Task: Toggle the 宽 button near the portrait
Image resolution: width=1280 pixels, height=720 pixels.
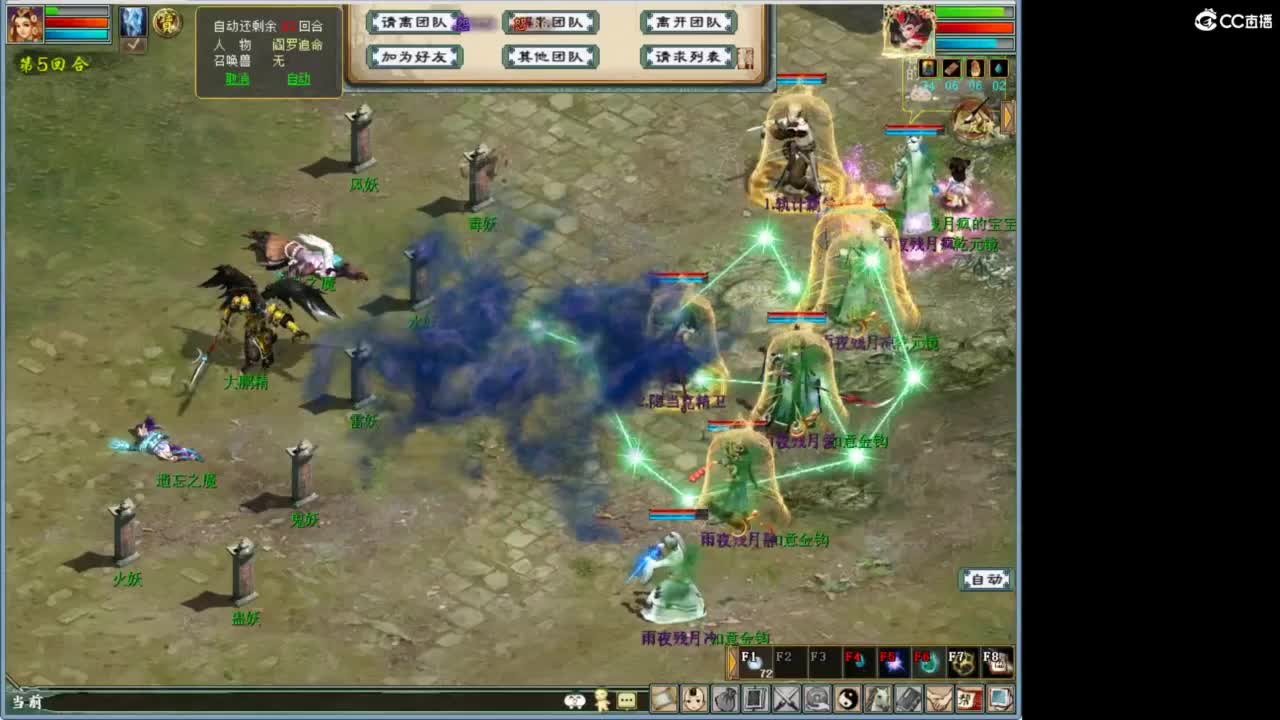Action: point(167,22)
